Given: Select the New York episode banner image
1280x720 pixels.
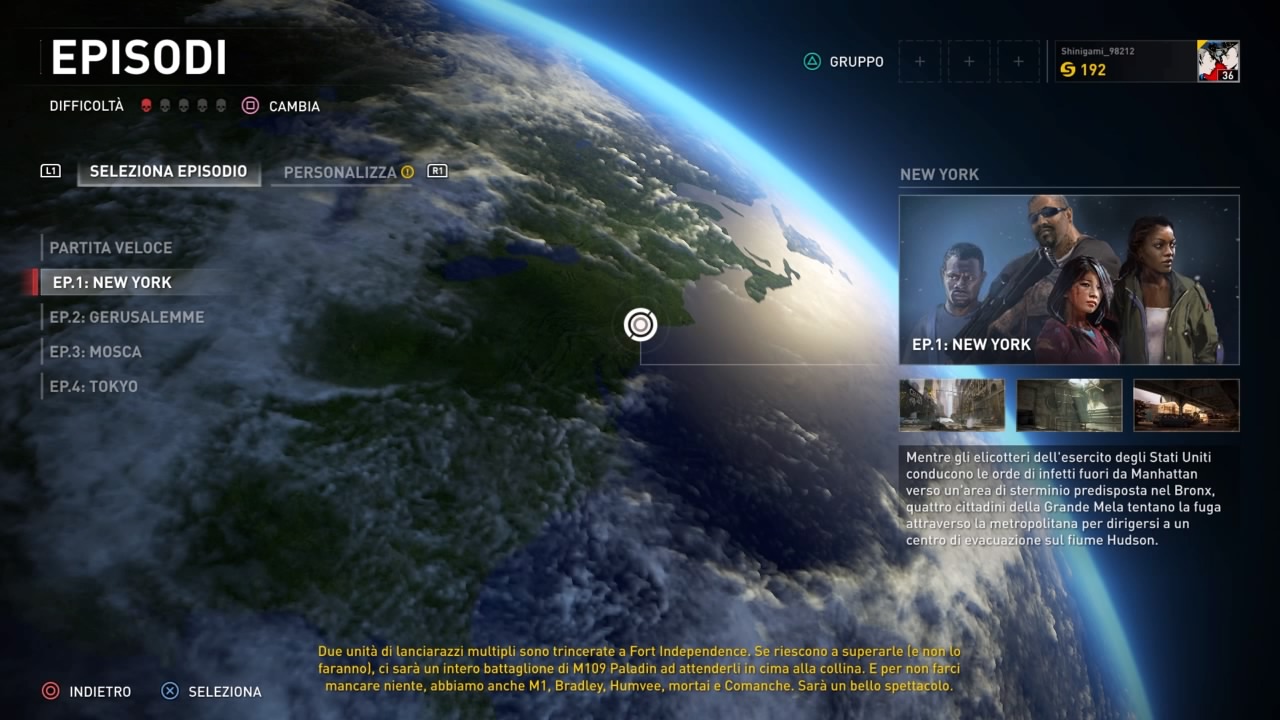Looking at the screenshot, I should coord(1069,280).
